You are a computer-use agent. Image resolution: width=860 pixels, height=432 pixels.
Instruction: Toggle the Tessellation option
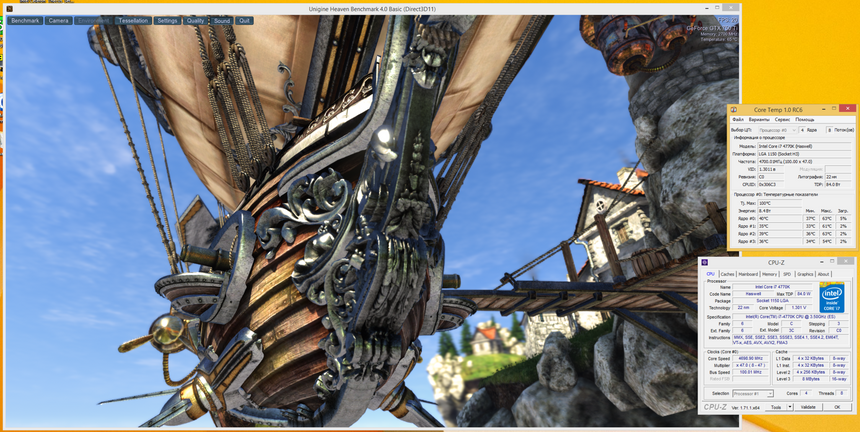133,20
